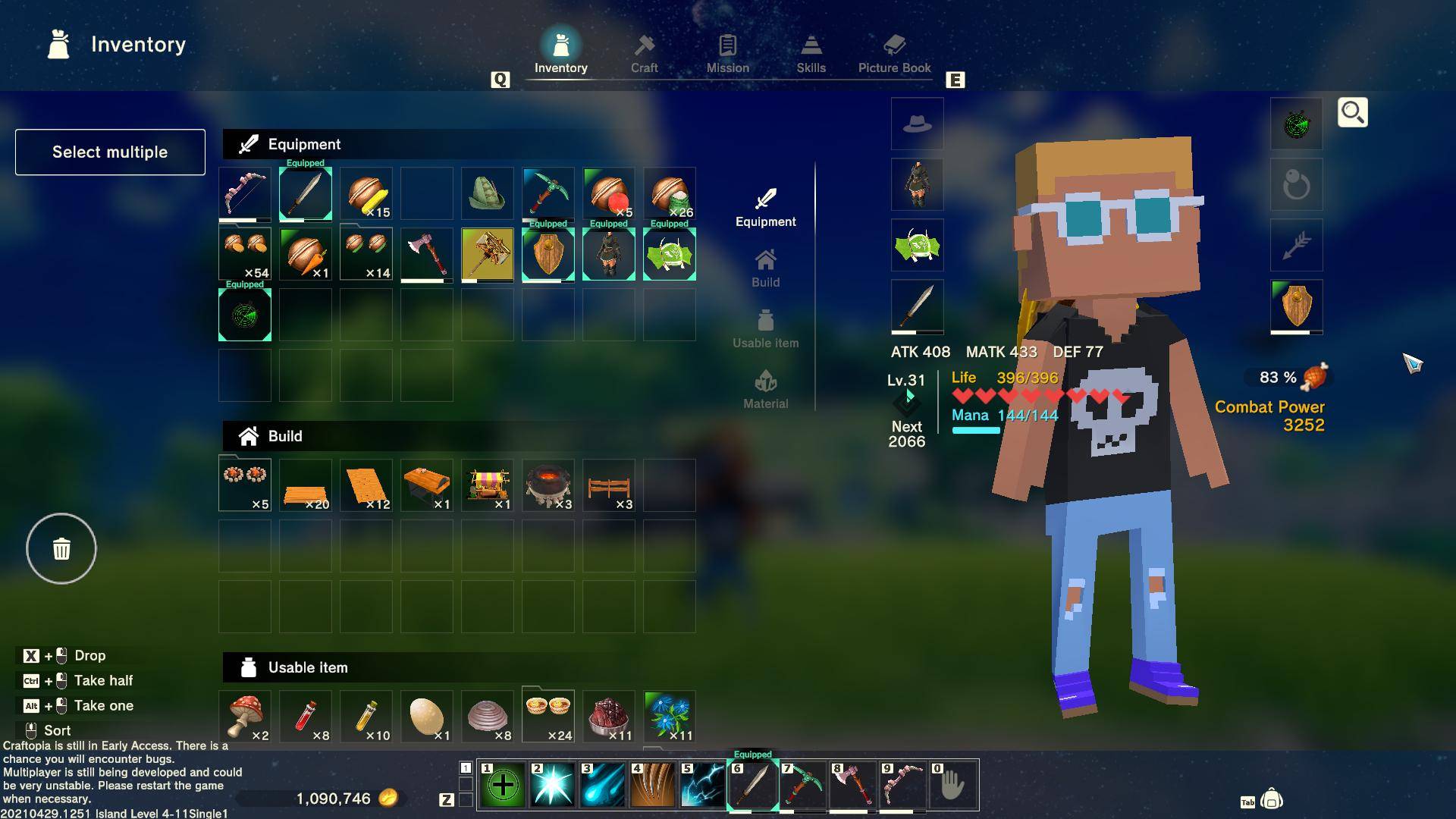
Task: Select the pickaxe in hotbar slot 7
Action: pos(802,786)
